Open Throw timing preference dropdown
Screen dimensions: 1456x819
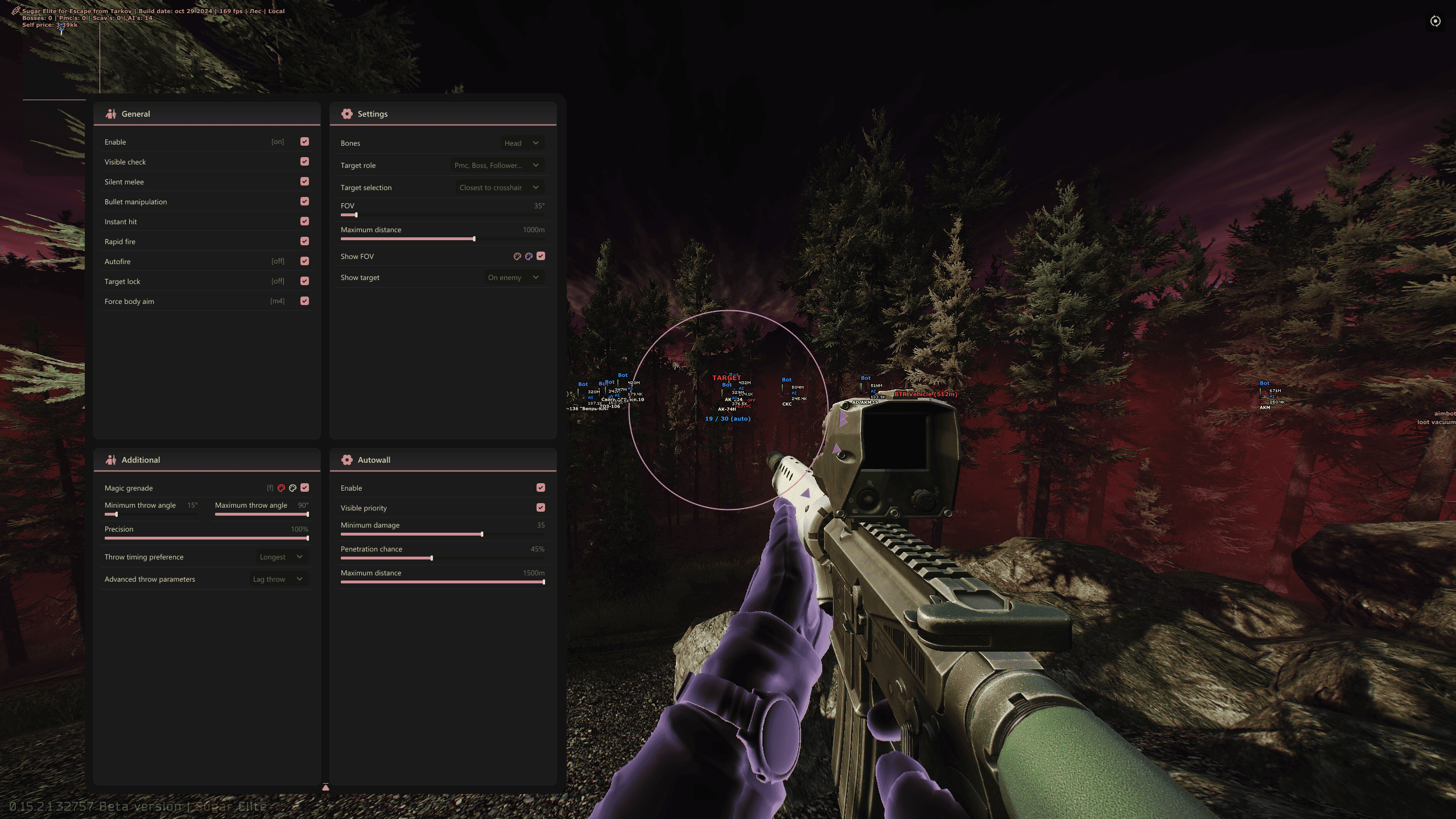coord(281,557)
